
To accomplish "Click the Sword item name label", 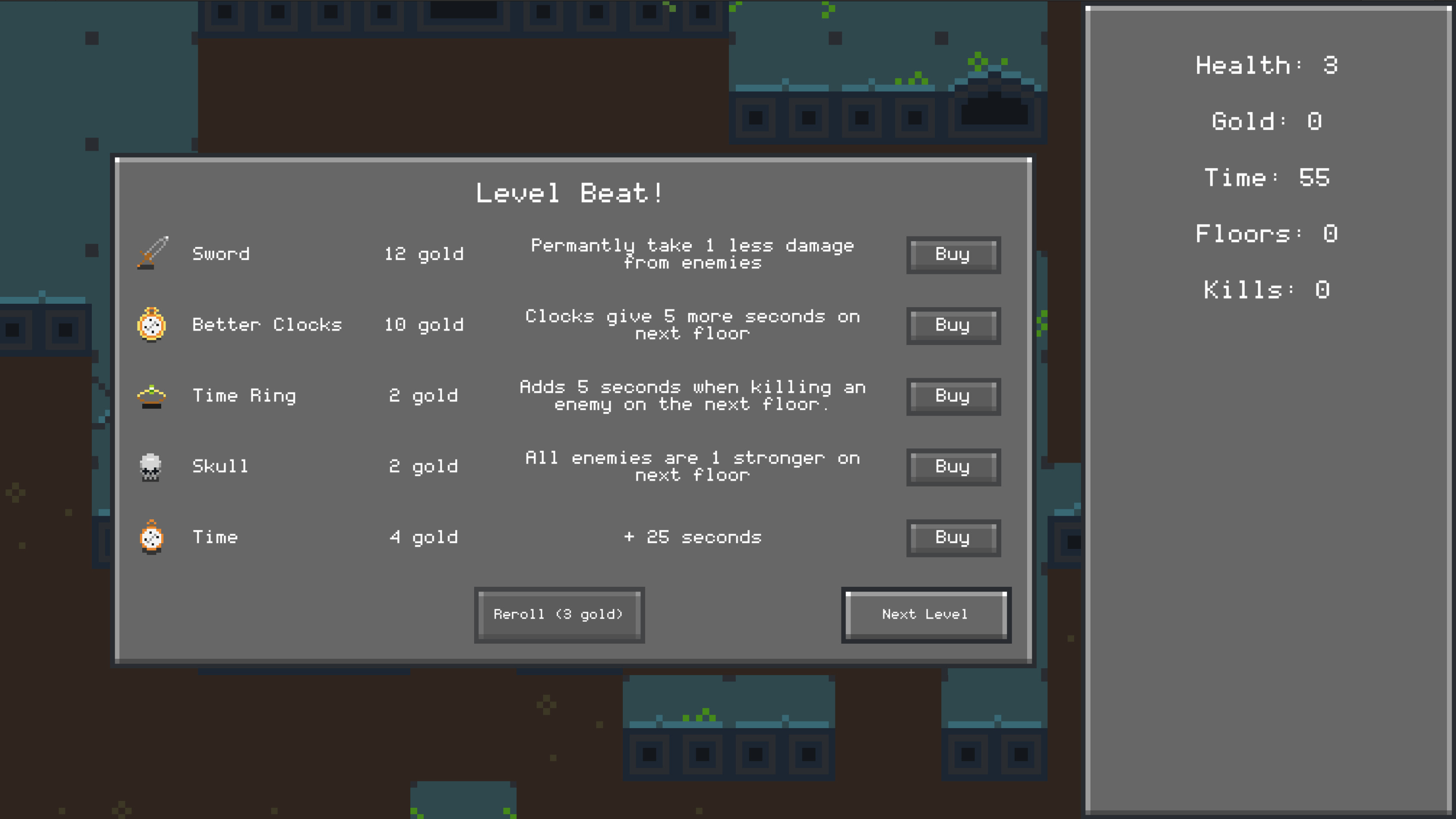I will point(221,254).
